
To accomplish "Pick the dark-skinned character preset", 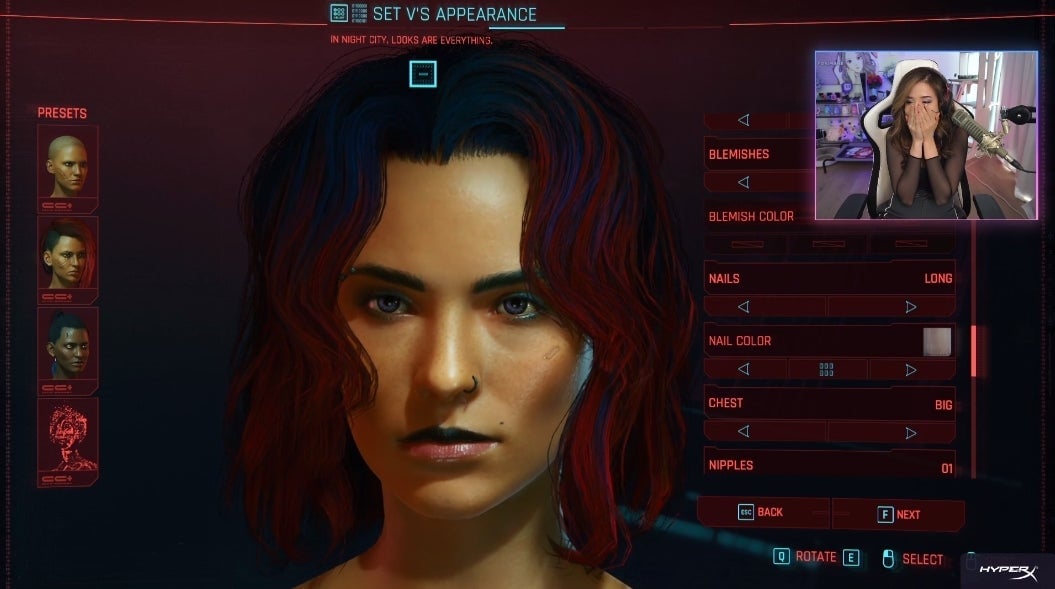I will pos(68,349).
